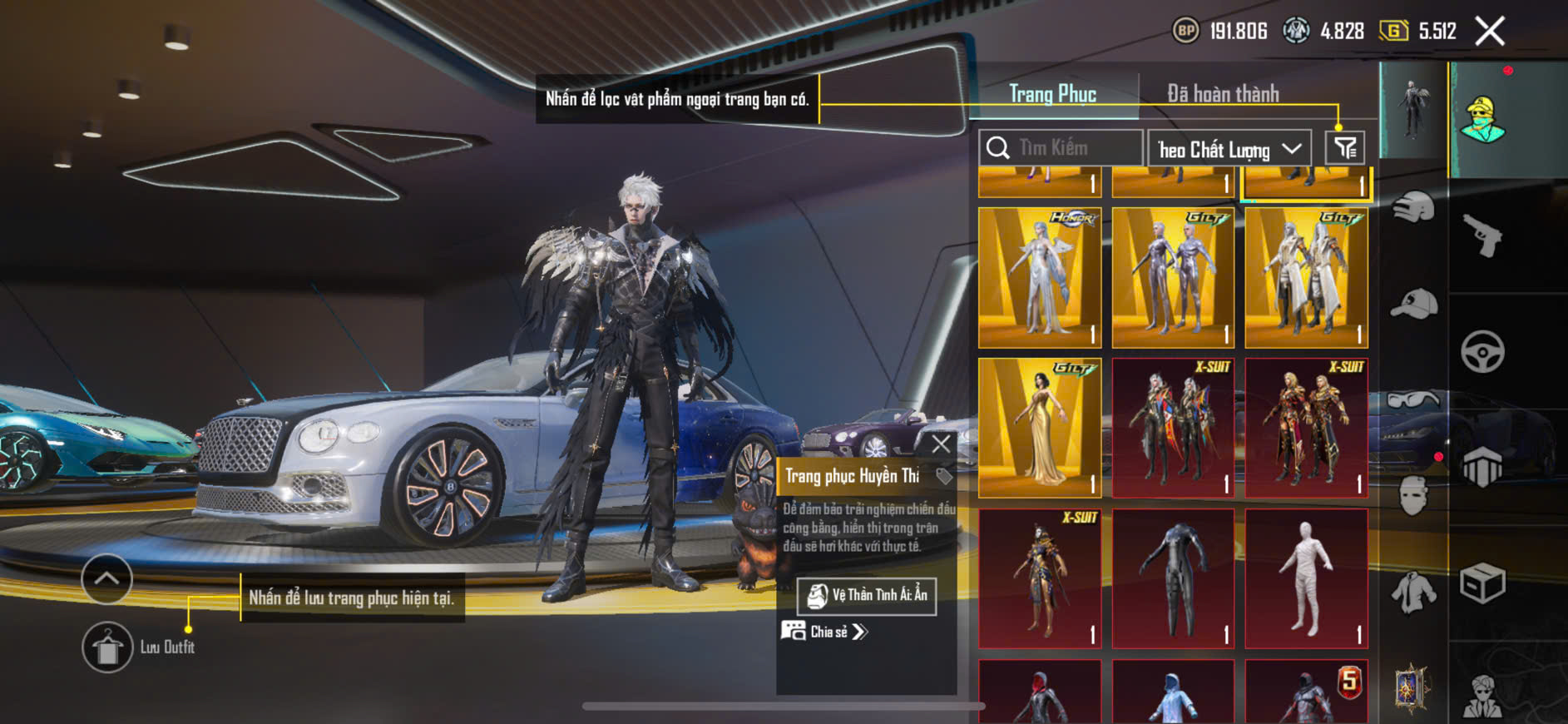Image resolution: width=1568 pixels, height=724 pixels.
Task: Expand the round up-arrow button
Action: 106,578
